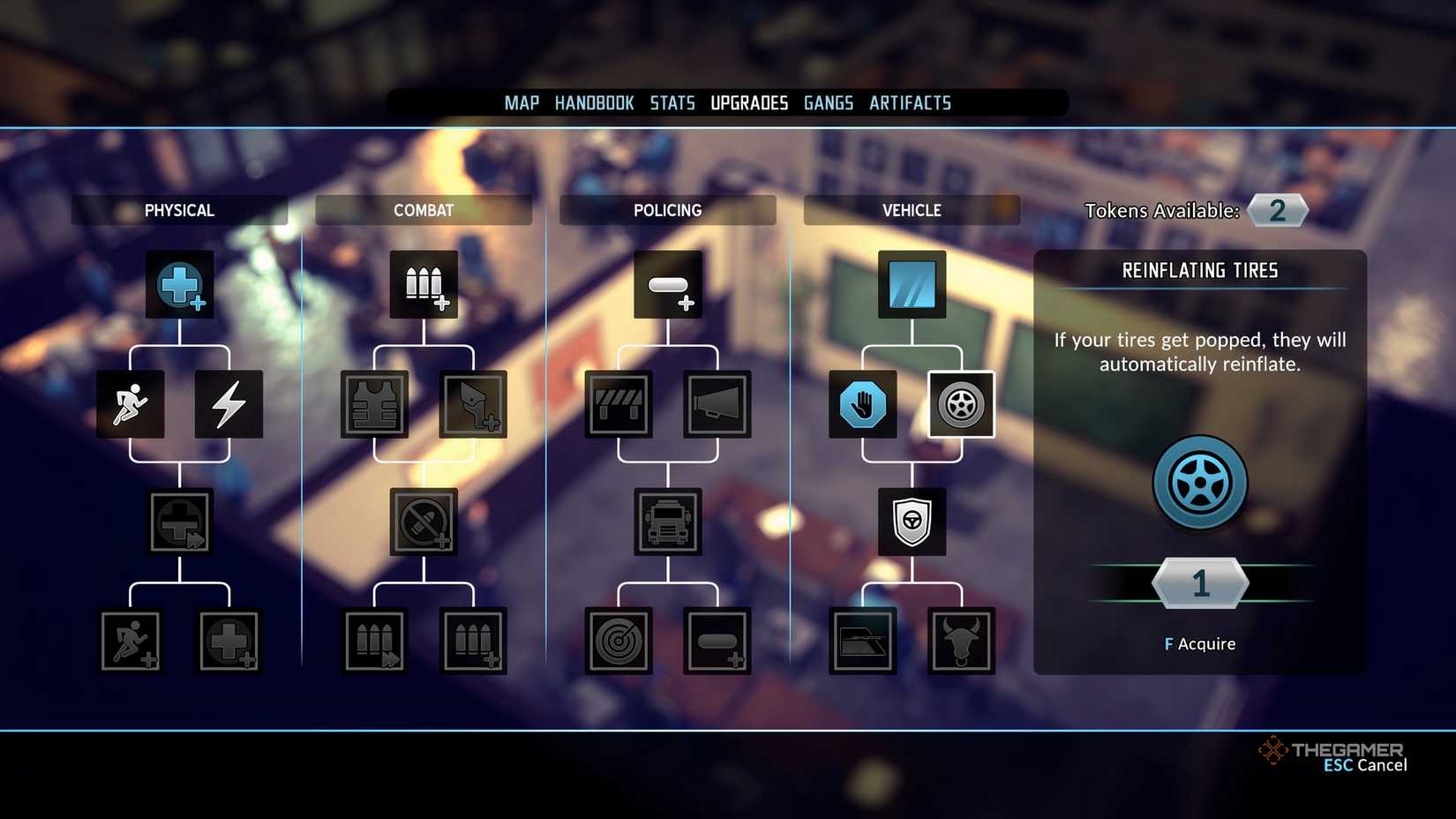Select the blue stop-hand Vehicle upgrade
Screen dimensions: 1456x819
862,405
